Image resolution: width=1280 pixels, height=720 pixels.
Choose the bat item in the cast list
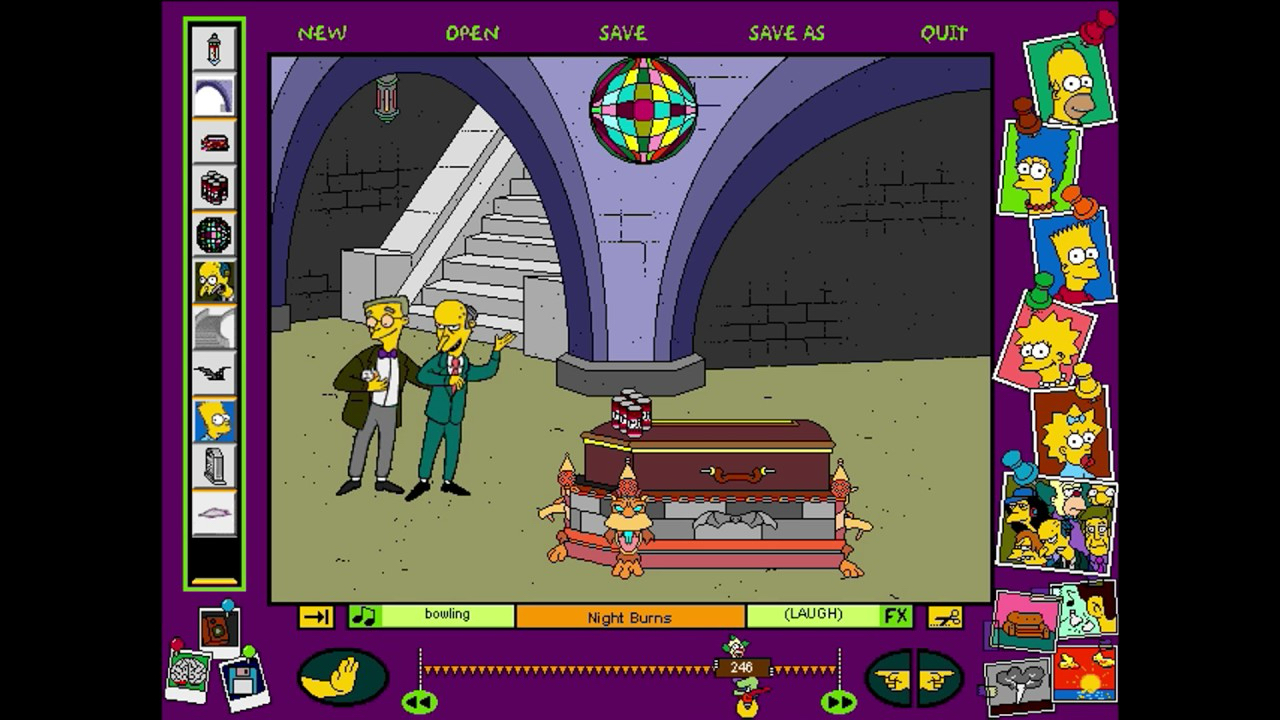click(x=214, y=373)
